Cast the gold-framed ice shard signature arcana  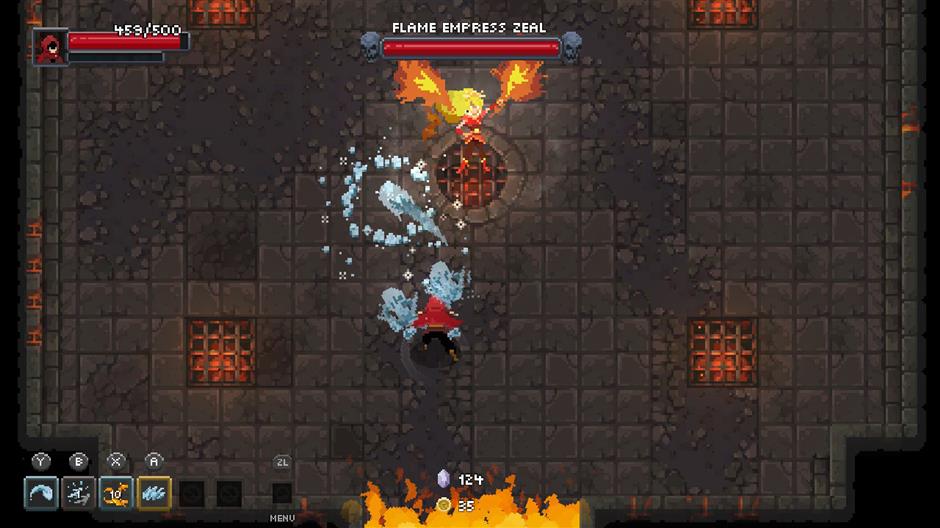click(154, 492)
